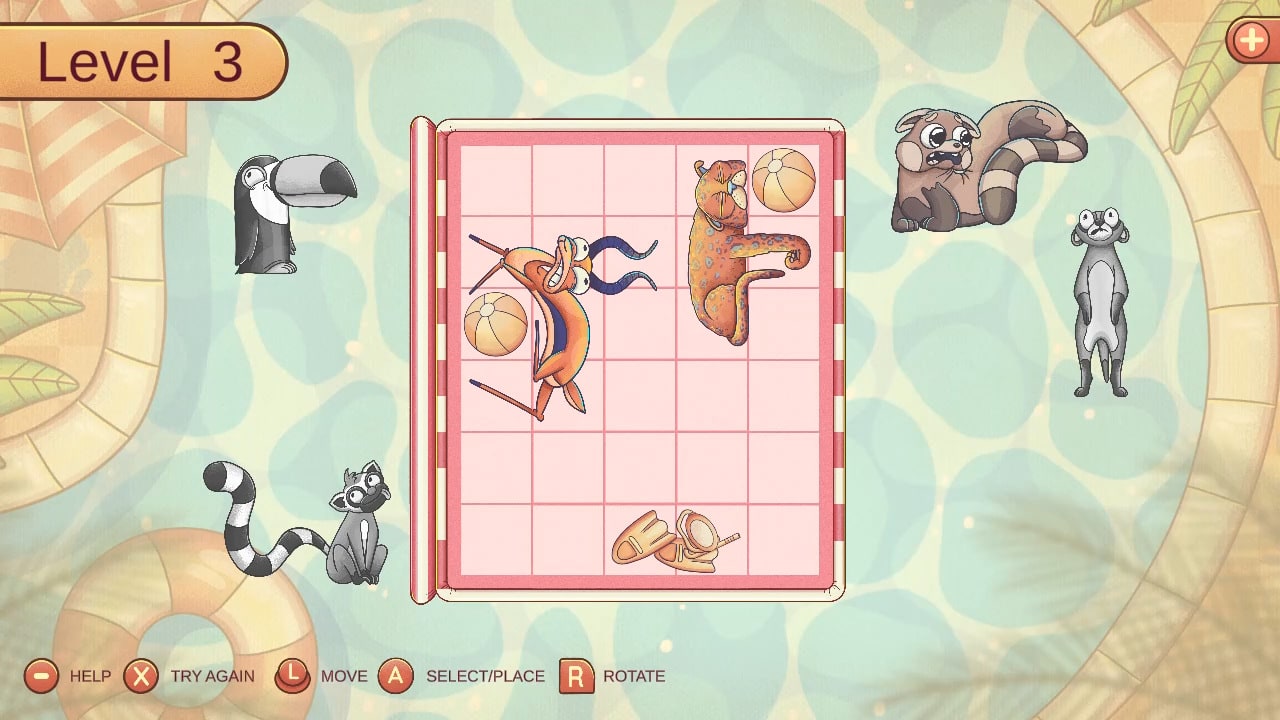This screenshot has height=720, width=1280.
Task: Click the R Rotate button icon
Action: coord(575,676)
